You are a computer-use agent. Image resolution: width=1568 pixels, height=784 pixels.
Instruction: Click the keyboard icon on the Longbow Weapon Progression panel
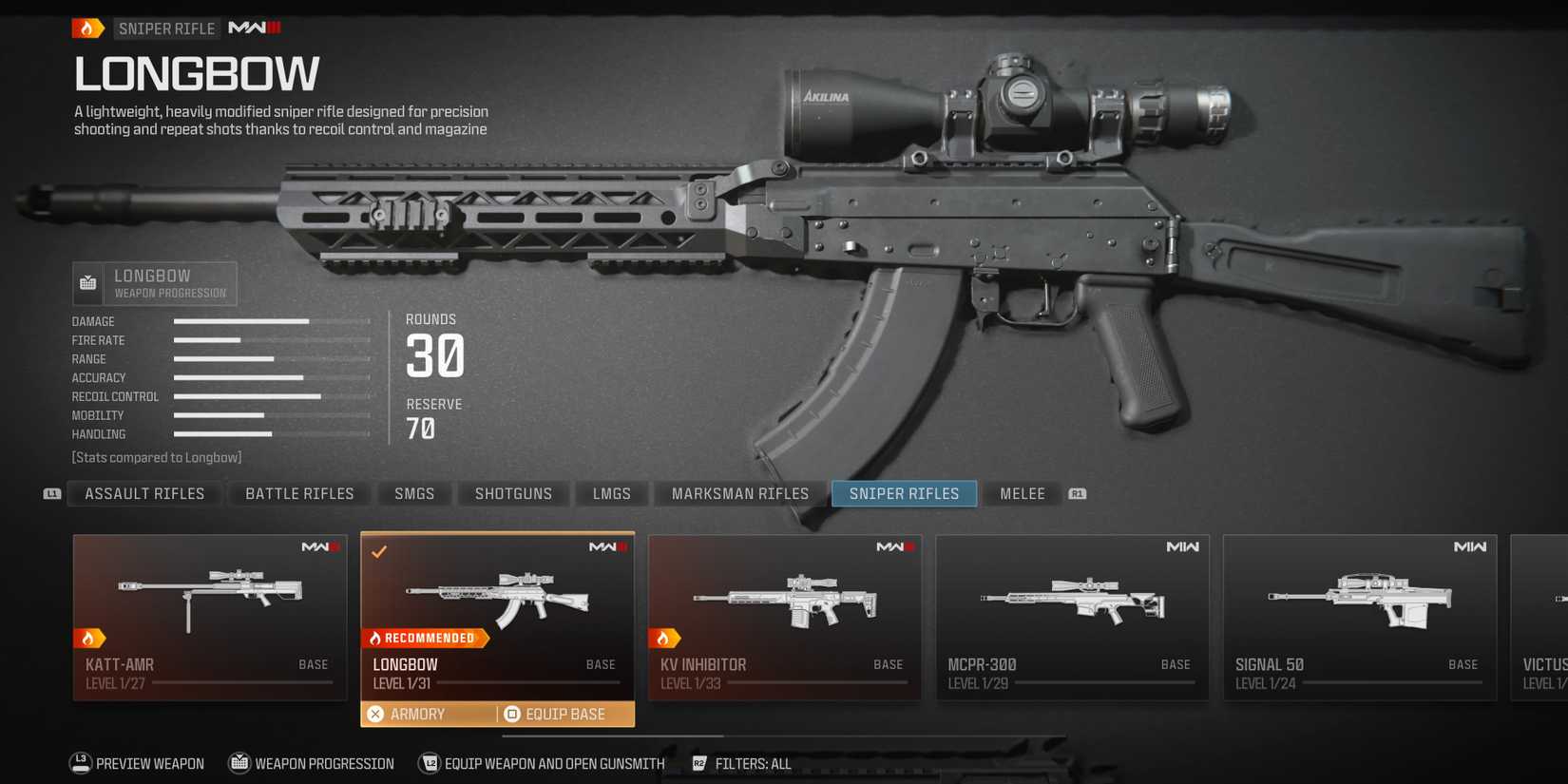87,282
